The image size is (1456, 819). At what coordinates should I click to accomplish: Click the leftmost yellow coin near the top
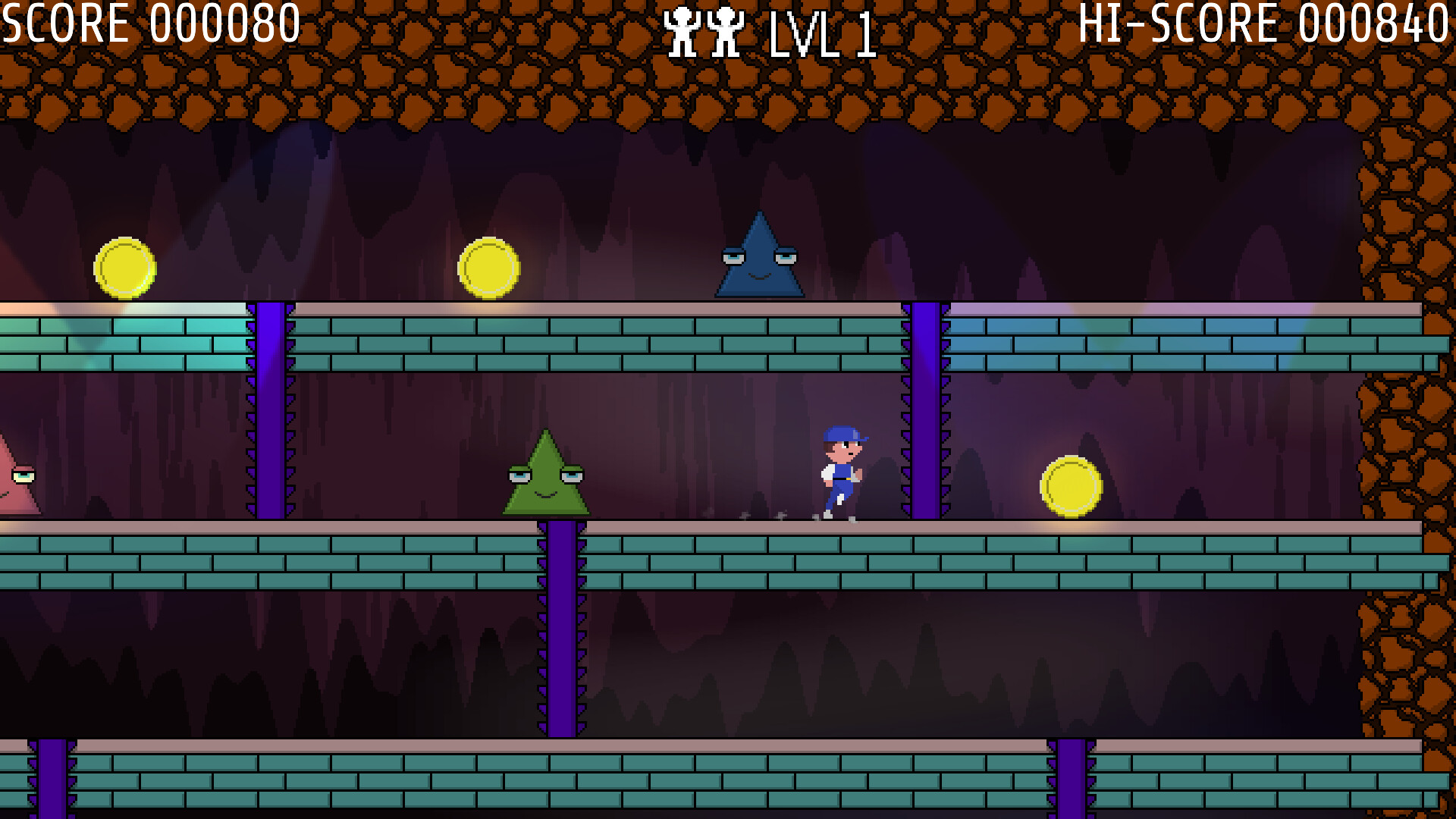(126, 269)
